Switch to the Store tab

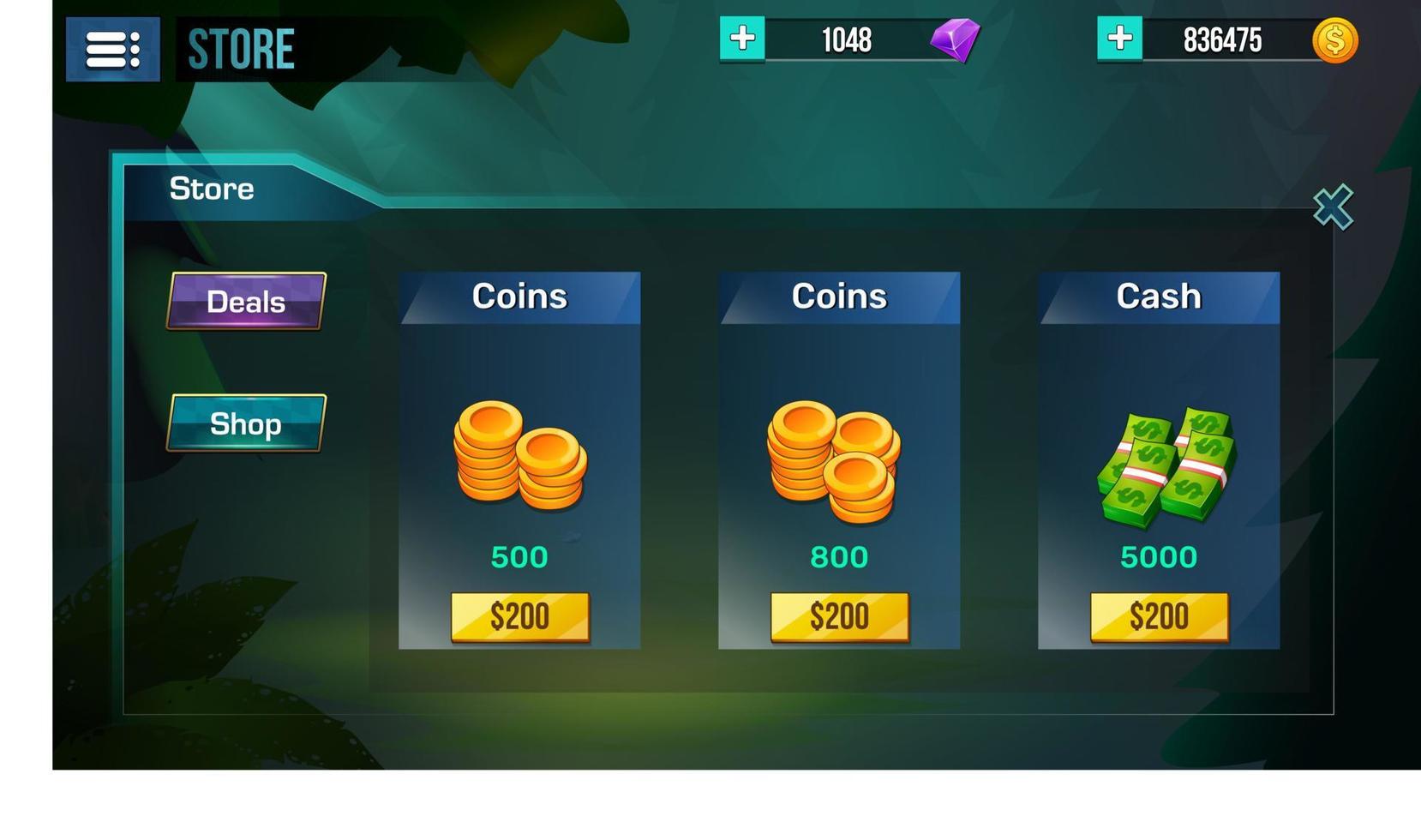(x=213, y=189)
